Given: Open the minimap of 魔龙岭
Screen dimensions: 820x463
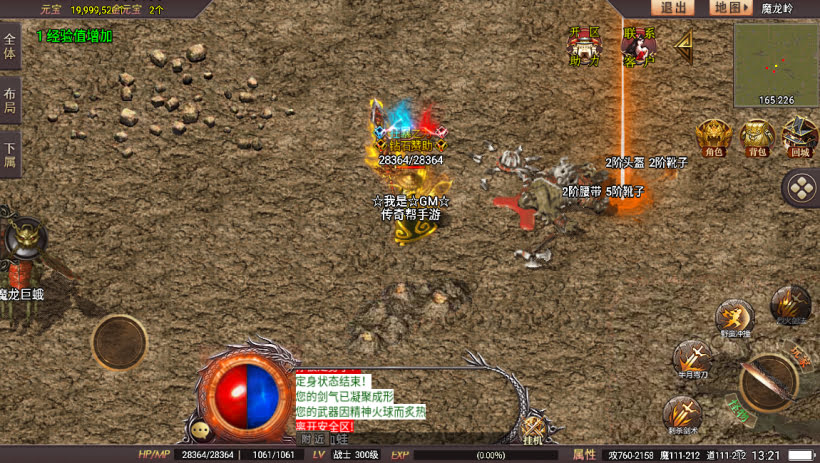Looking at the screenshot, I should pos(775,64).
